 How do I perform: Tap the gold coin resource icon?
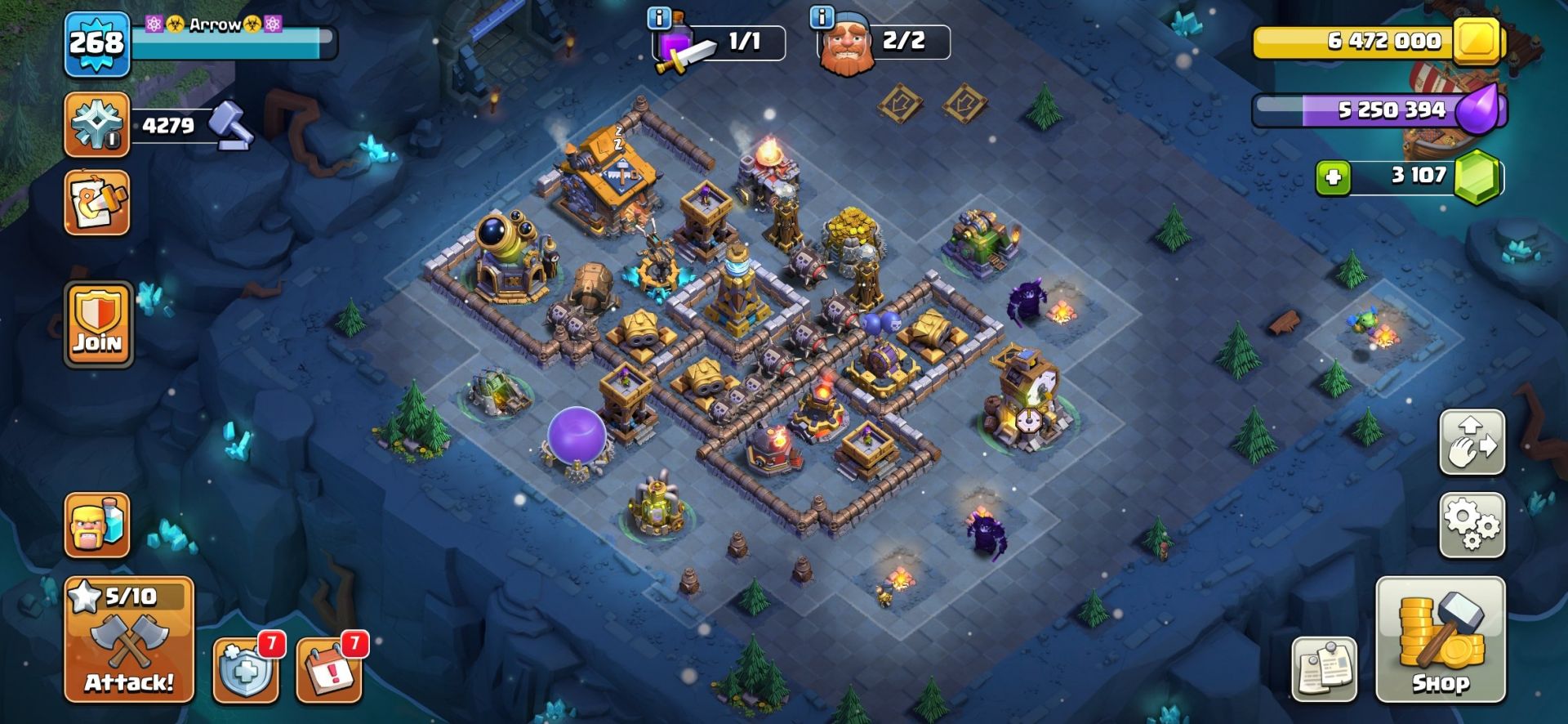pos(1477,40)
